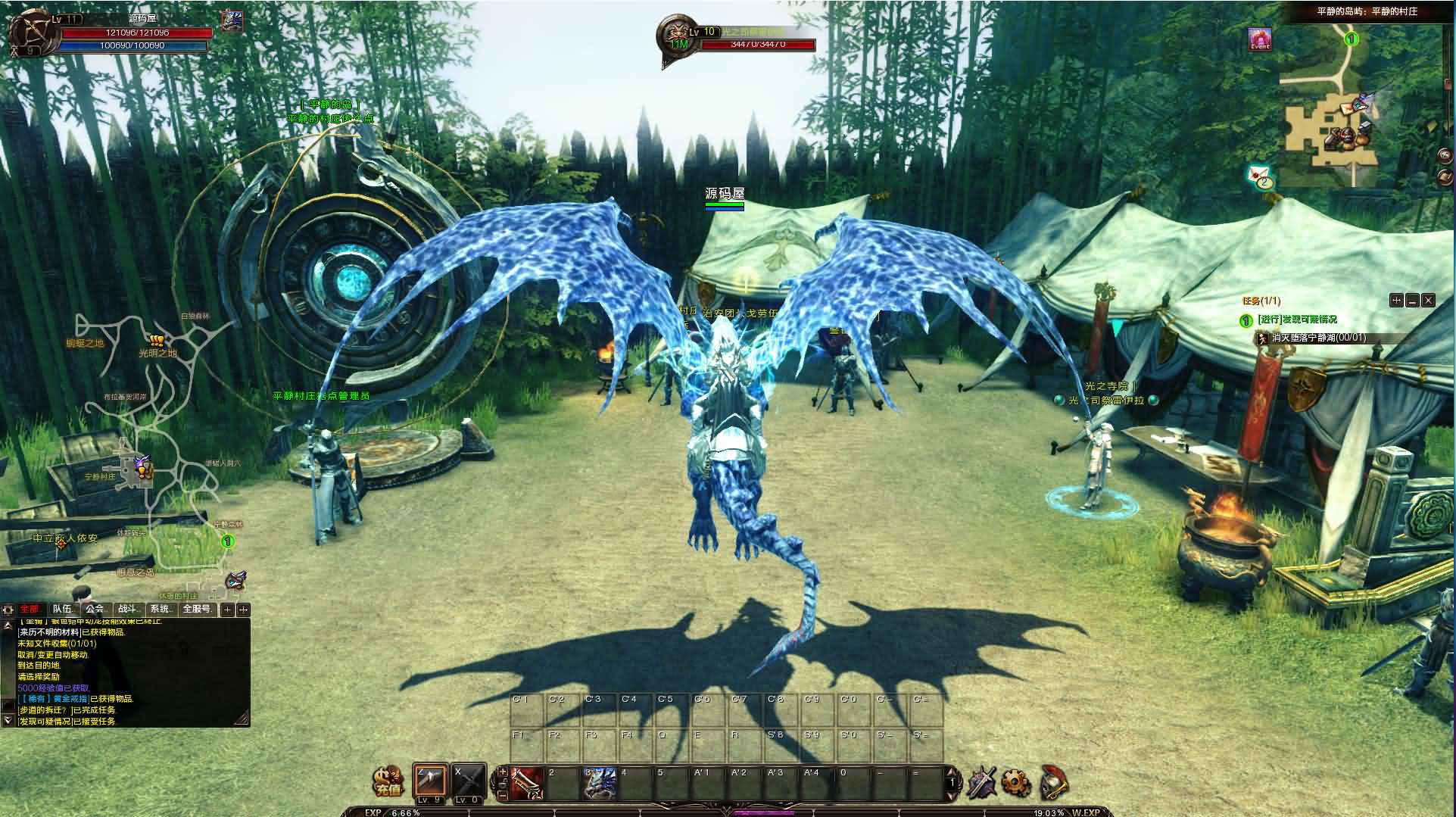
Task: Open the crossed-swords battle icon at bottom right
Action: pos(983,782)
